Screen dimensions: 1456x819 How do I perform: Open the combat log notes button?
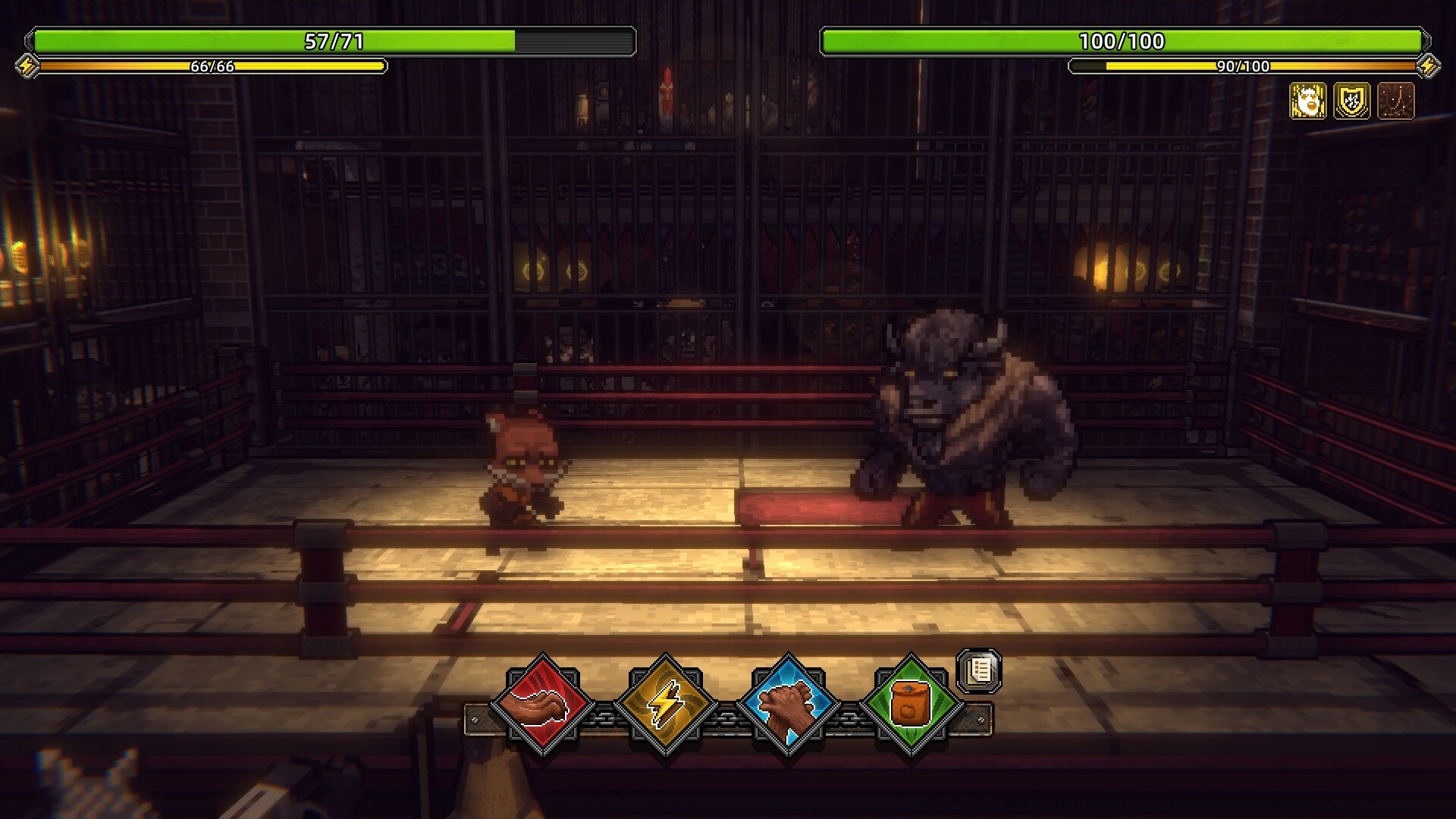[980, 670]
